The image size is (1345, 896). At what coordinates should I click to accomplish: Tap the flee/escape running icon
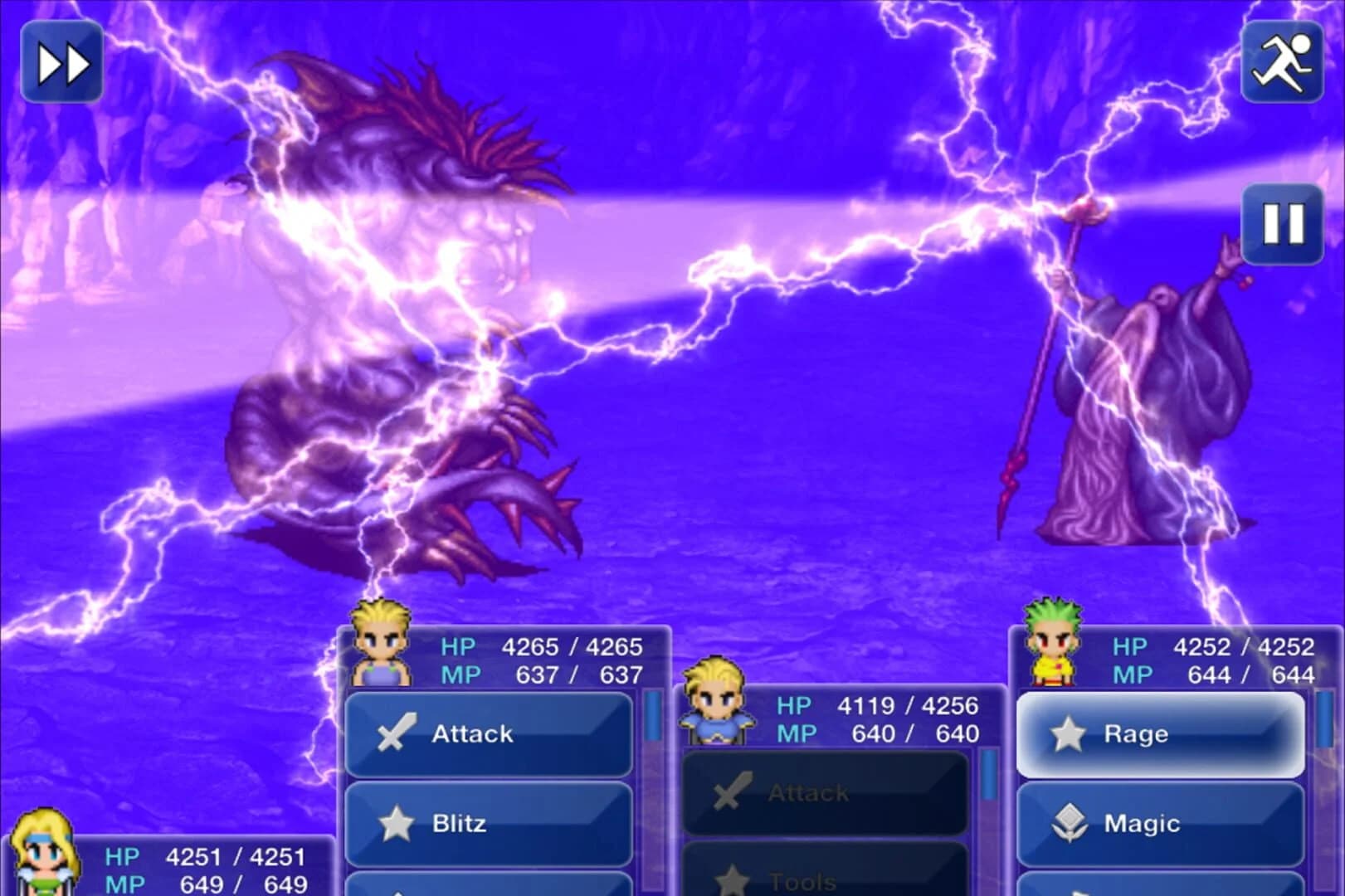pyautogui.click(x=1282, y=61)
